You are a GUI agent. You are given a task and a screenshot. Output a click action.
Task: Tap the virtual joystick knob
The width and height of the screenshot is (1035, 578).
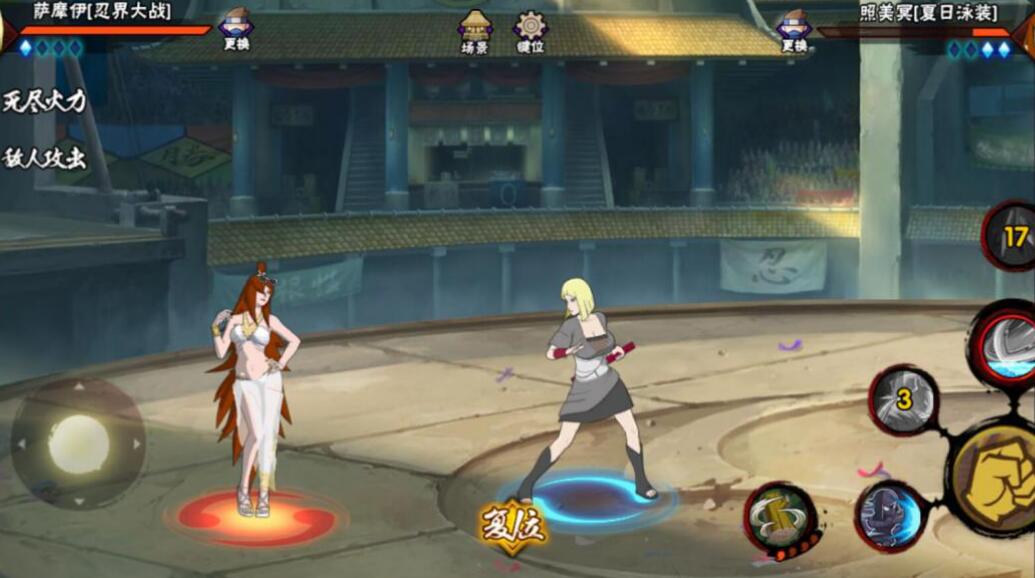point(78,444)
